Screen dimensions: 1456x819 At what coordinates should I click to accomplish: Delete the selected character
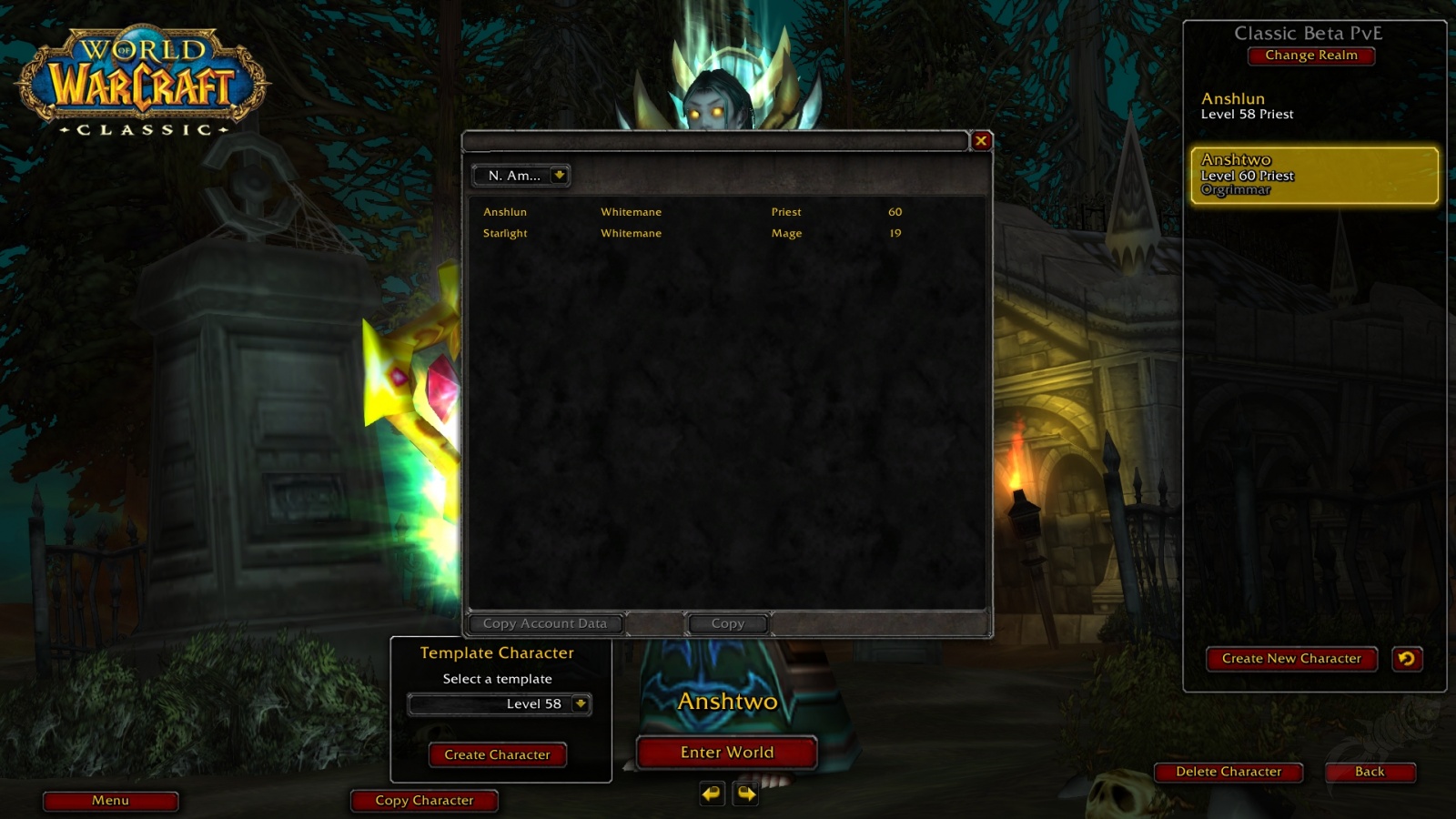[x=1228, y=772]
